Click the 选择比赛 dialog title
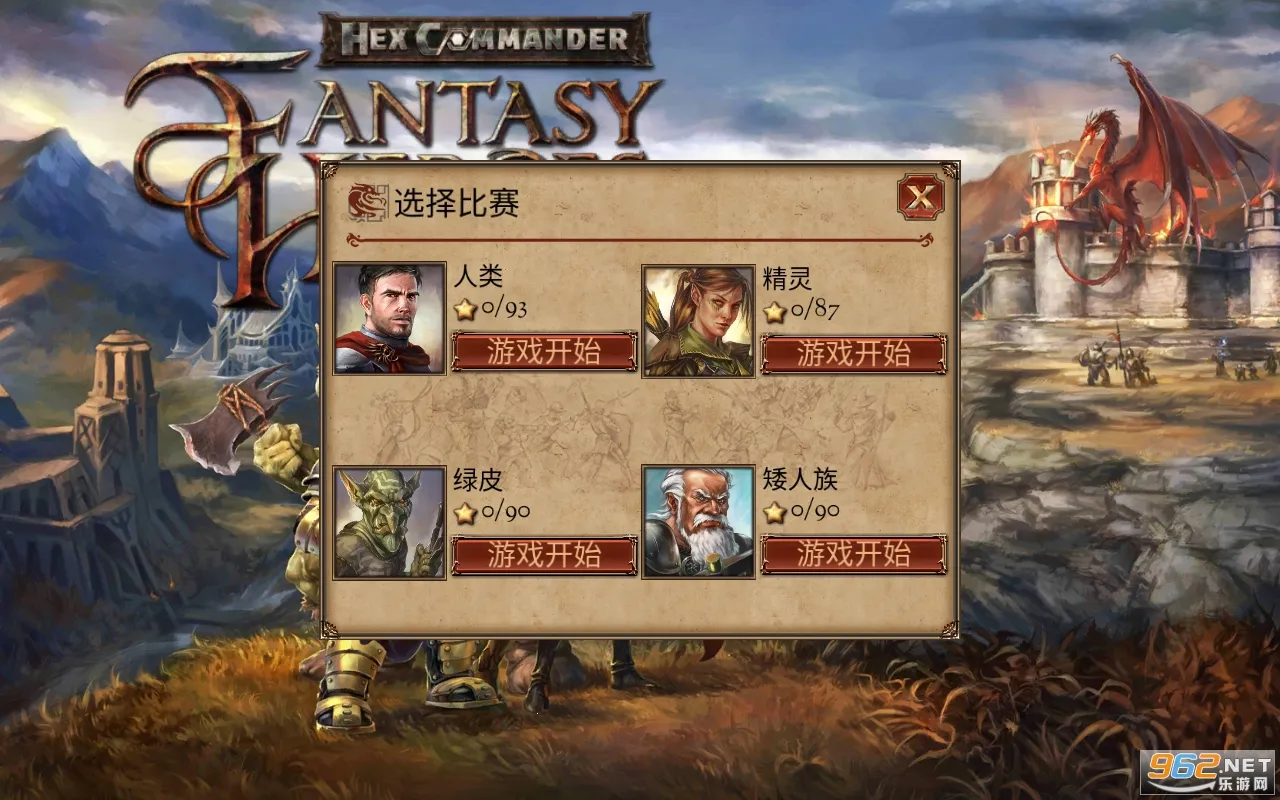 459,201
